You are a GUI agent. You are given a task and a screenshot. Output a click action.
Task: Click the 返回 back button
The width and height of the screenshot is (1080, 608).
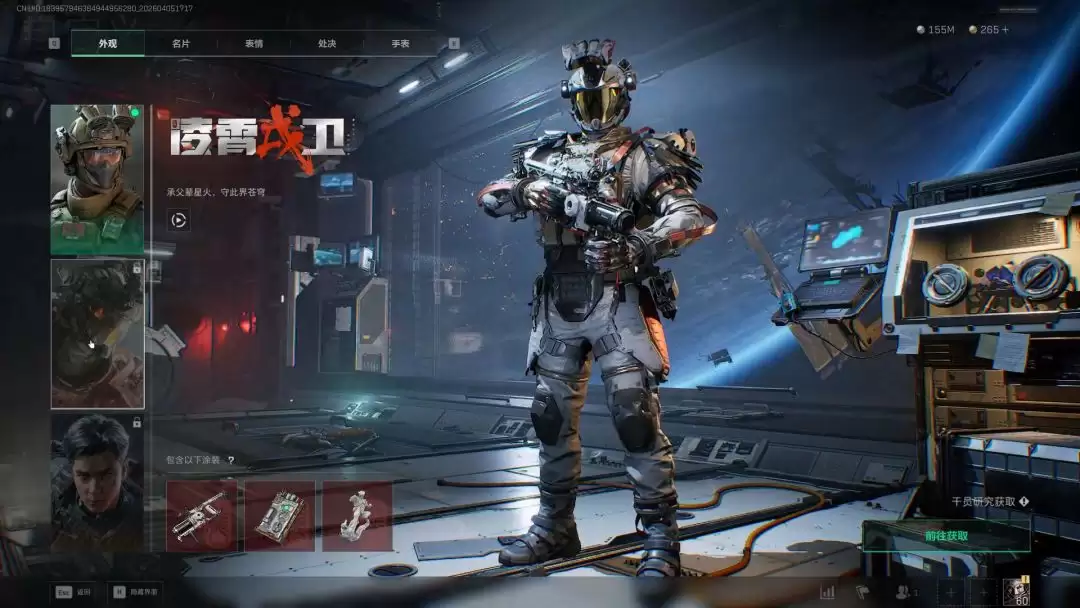coord(74,592)
